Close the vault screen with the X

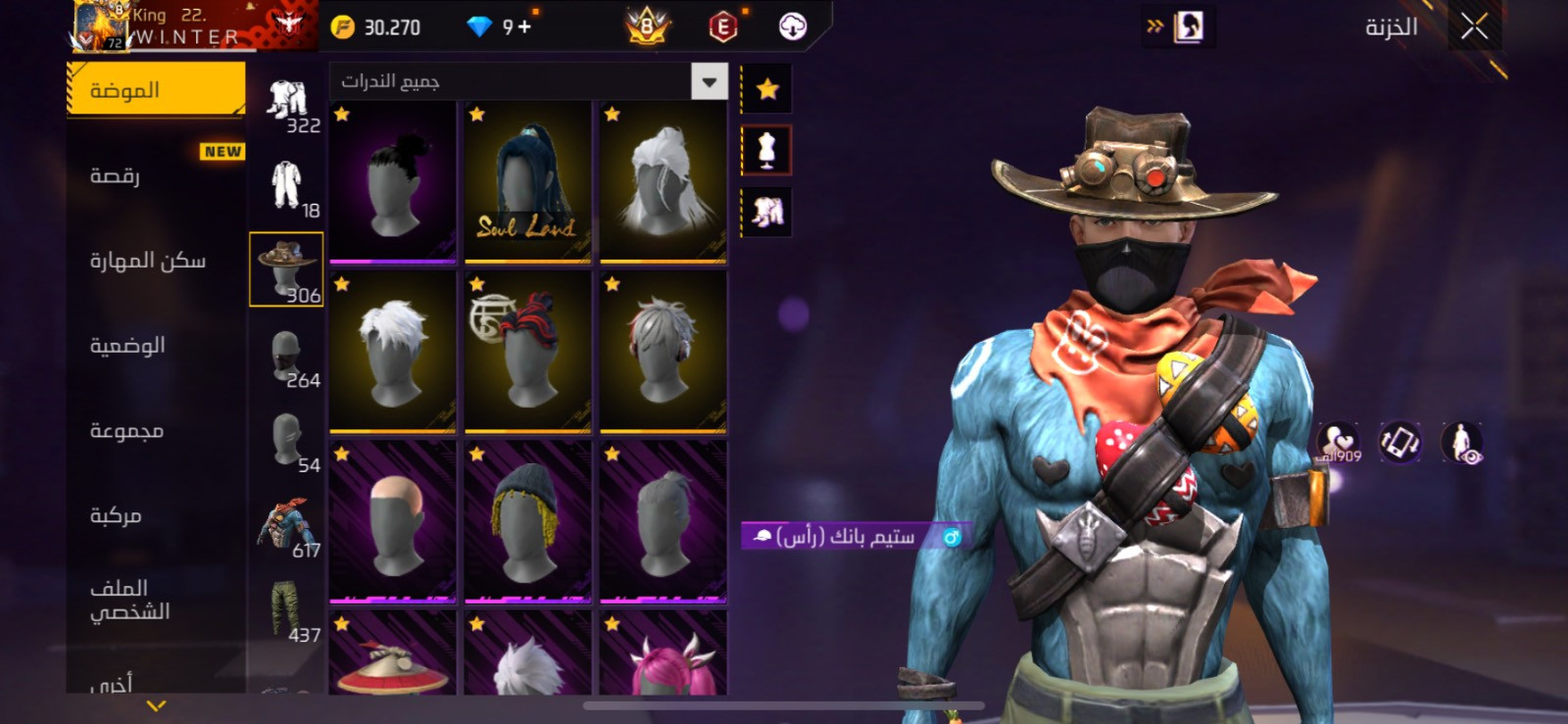(x=1474, y=27)
